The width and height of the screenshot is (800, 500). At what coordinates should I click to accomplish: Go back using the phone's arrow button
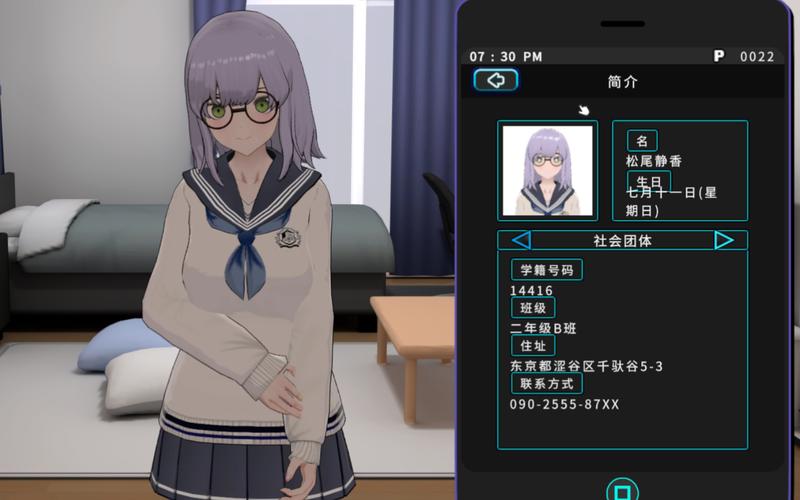pyautogui.click(x=496, y=81)
